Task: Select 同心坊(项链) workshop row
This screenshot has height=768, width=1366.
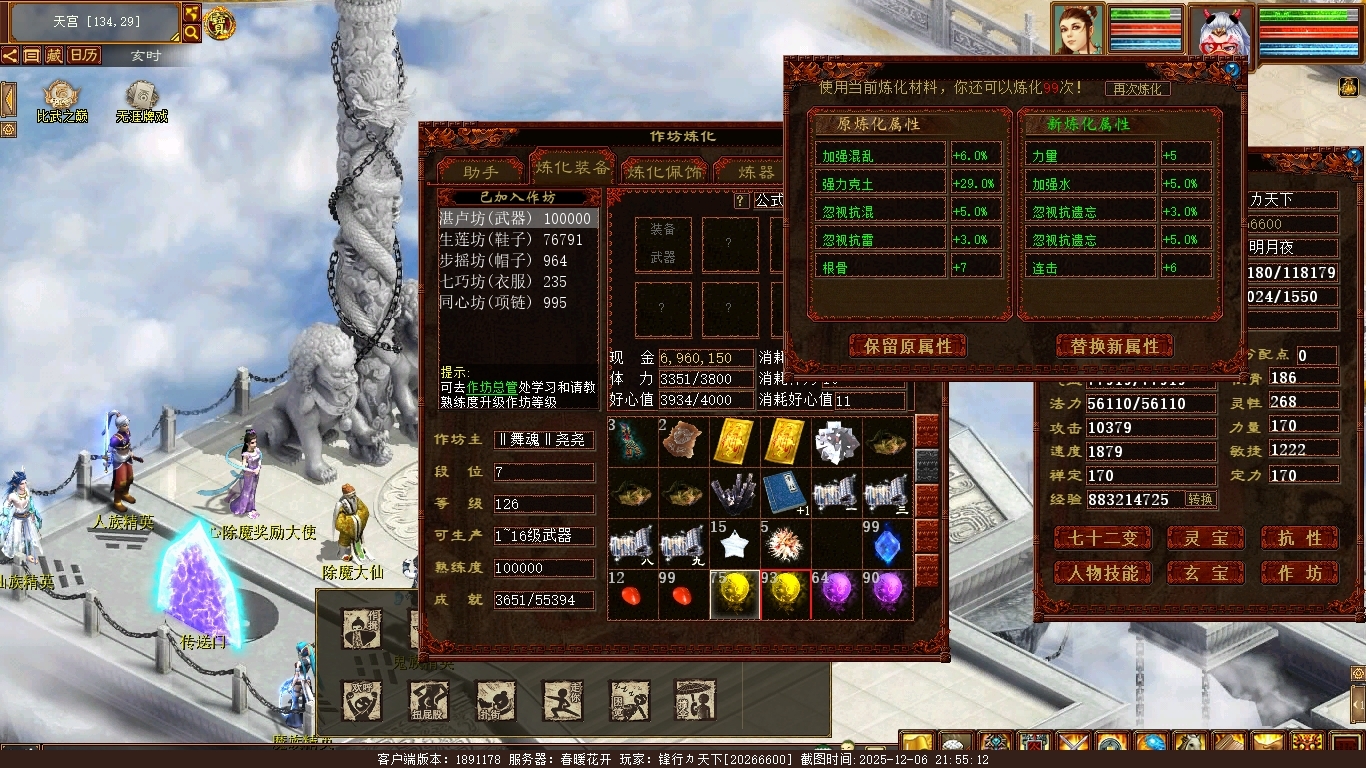Action: [x=503, y=303]
